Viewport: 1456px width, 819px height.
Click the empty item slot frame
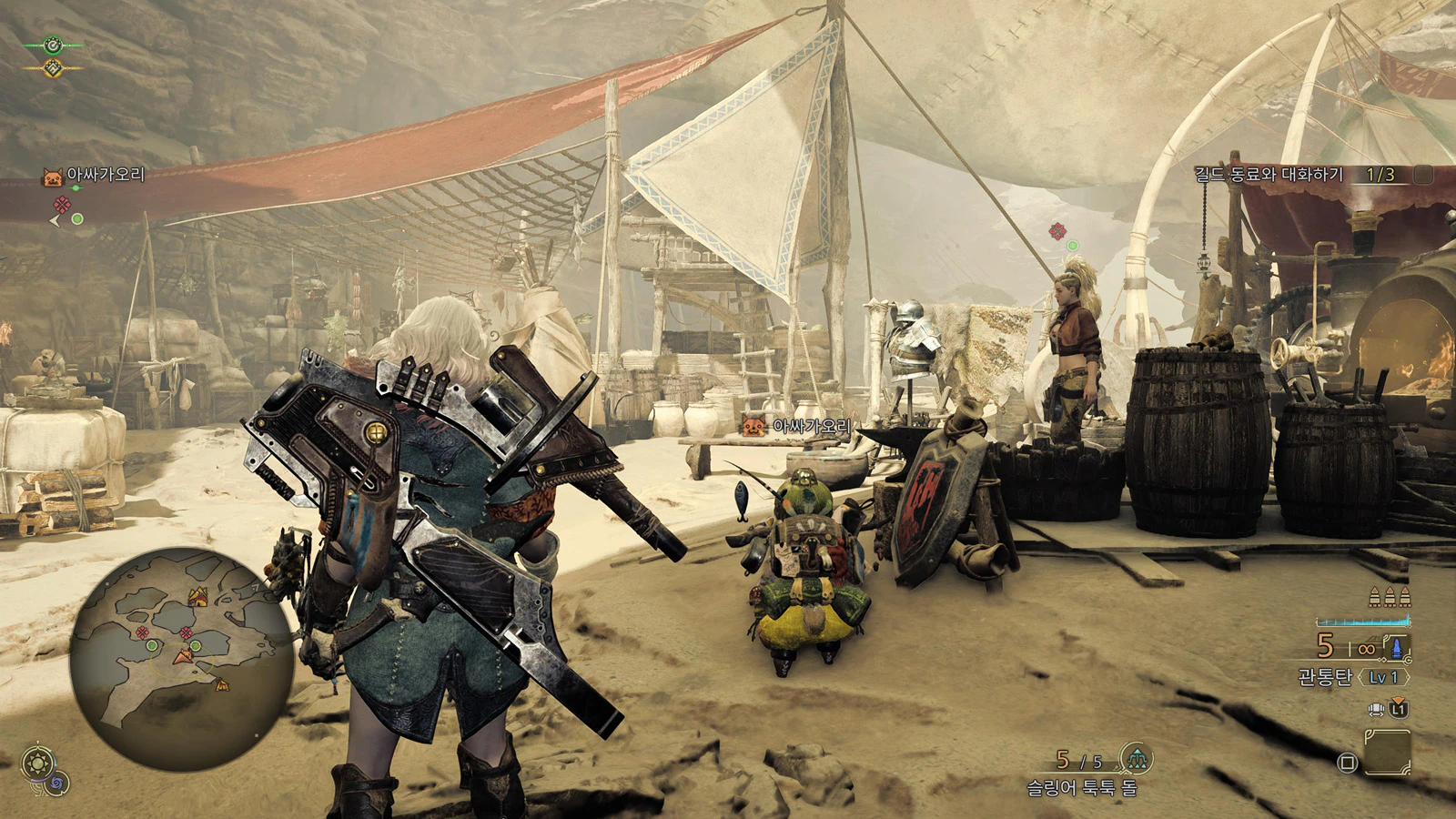[x=1388, y=753]
